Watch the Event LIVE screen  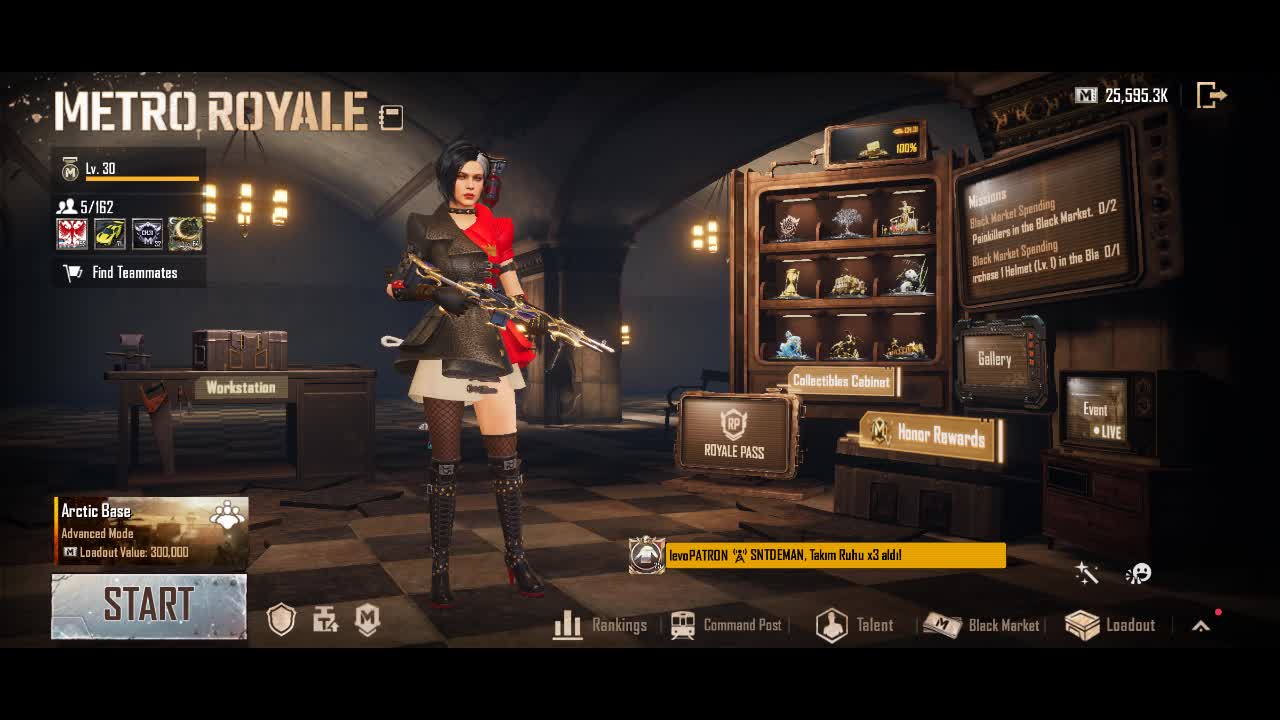[1097, 415]
